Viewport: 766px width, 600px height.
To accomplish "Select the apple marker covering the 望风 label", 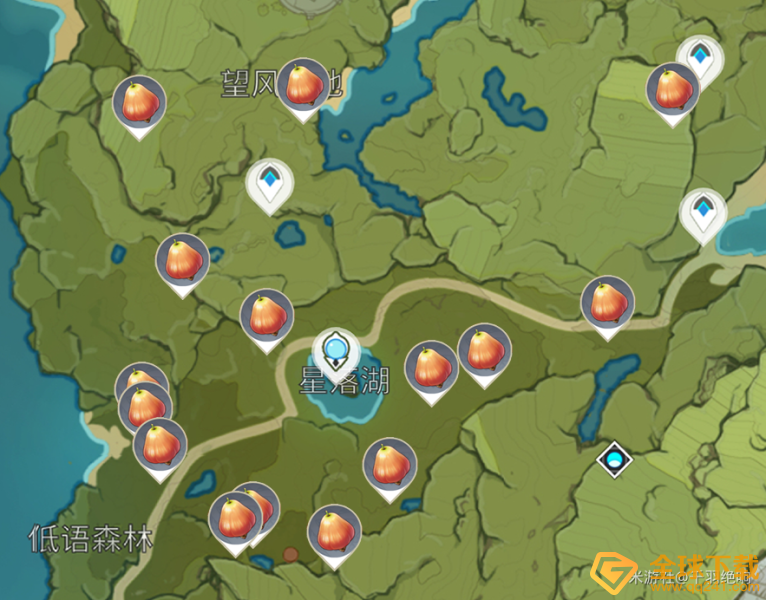I will pyautogui.click(x=303, y=86).
